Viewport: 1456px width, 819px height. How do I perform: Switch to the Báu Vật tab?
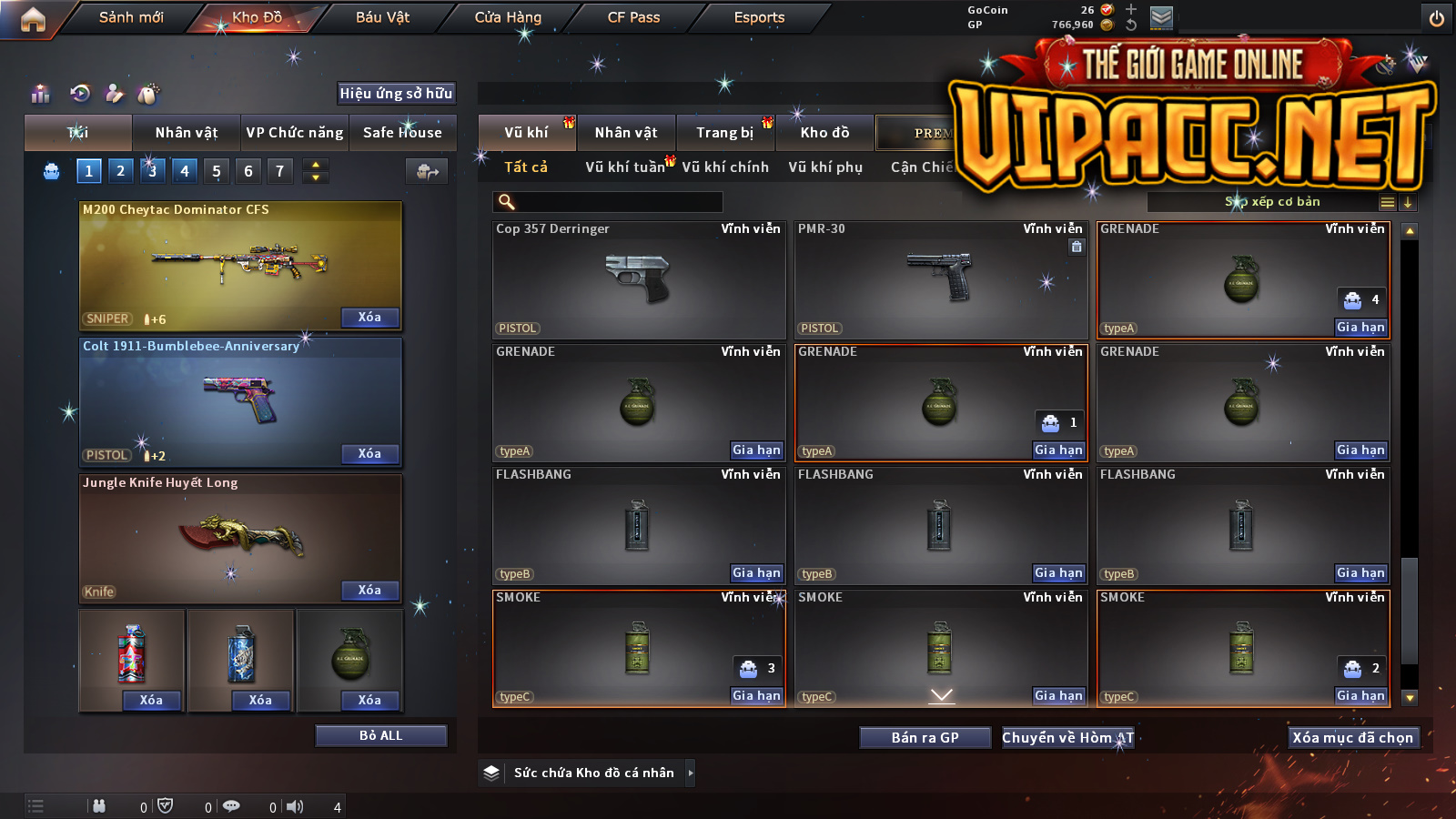point(382,17)
